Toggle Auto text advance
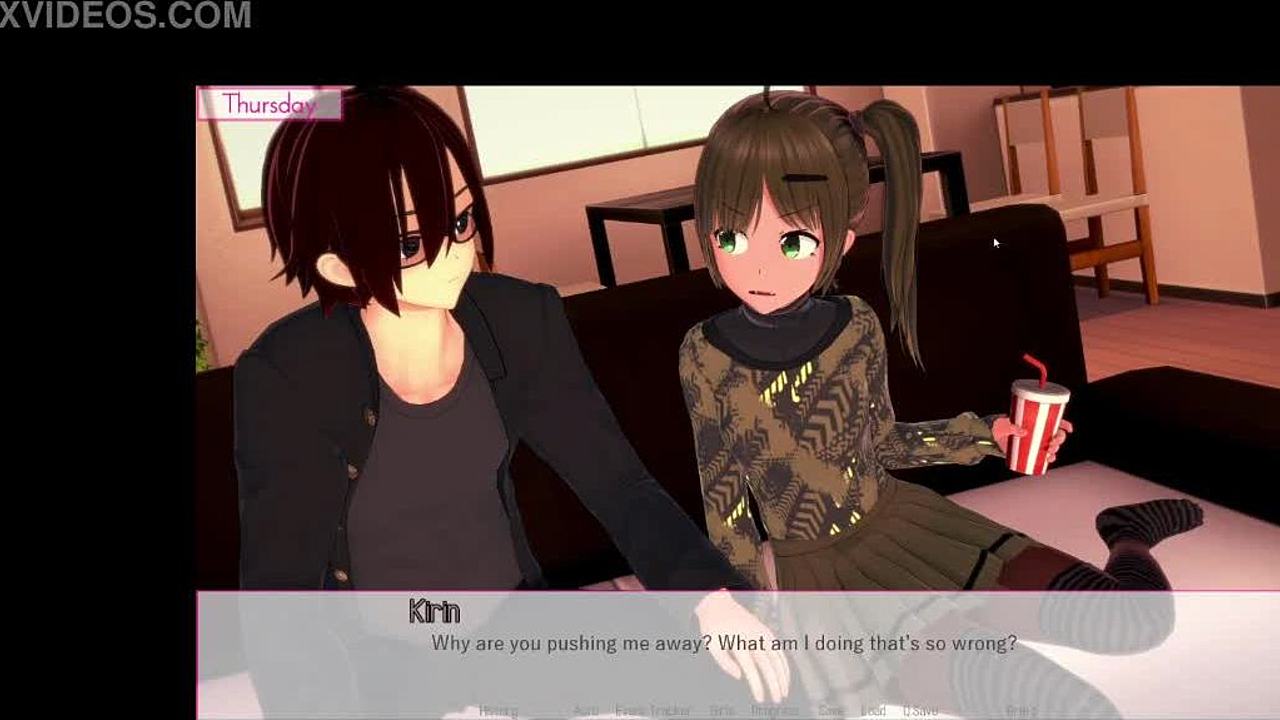 pyautogui.click(x=586, y=711)
